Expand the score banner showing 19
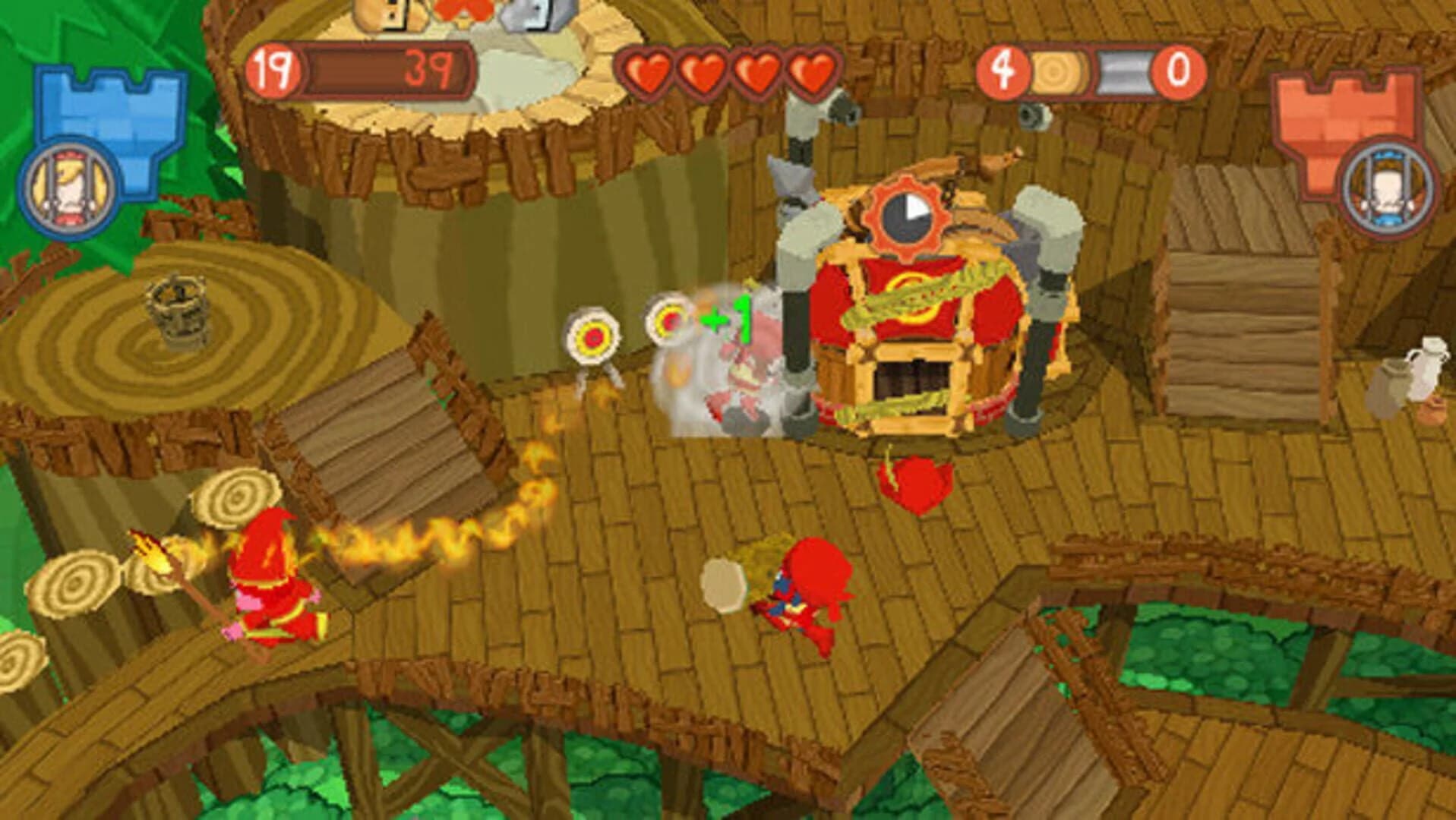Viewport: 1456px width, 820px height. [273, 71]
